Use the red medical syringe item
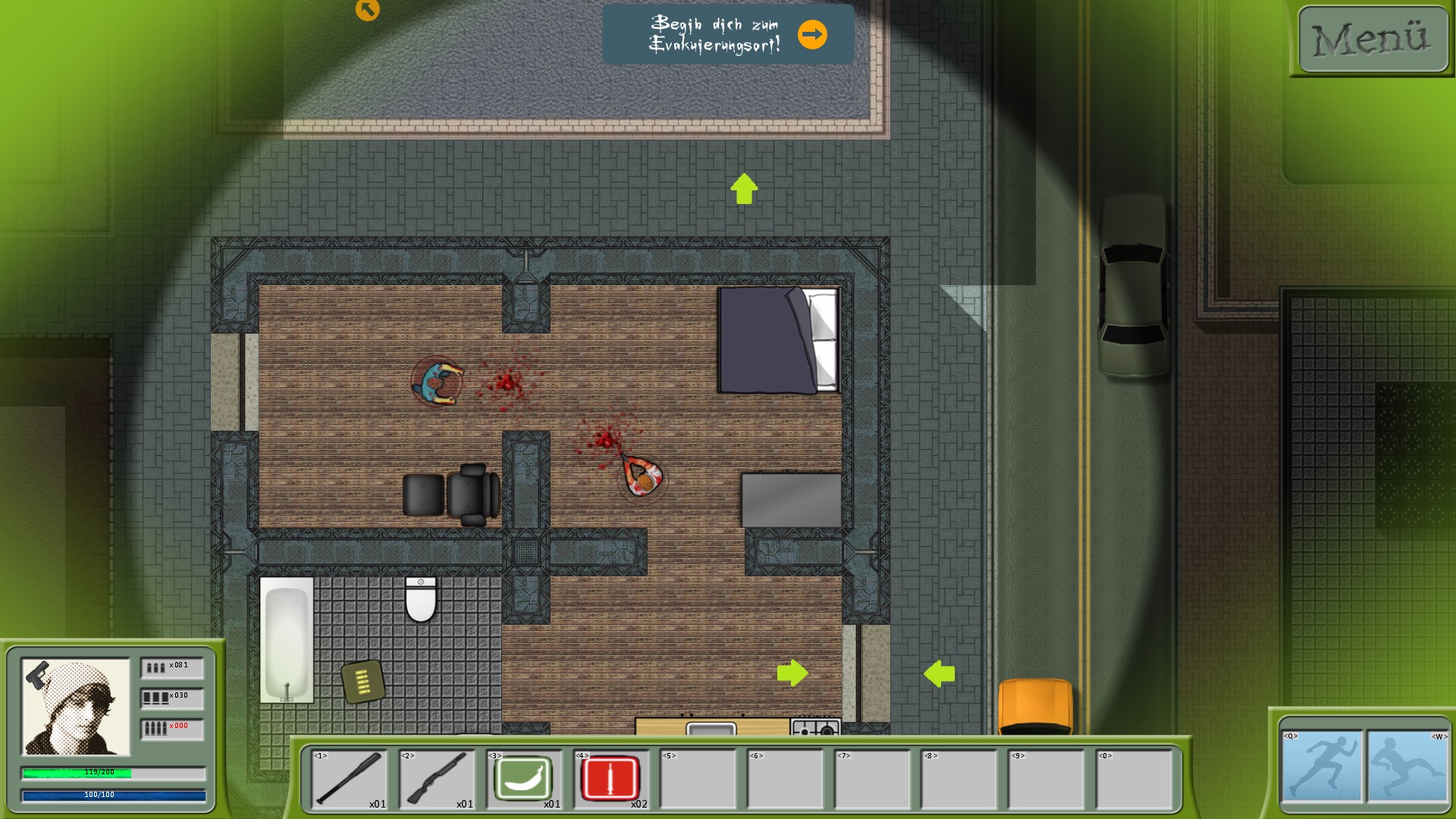 pos(610,778)
